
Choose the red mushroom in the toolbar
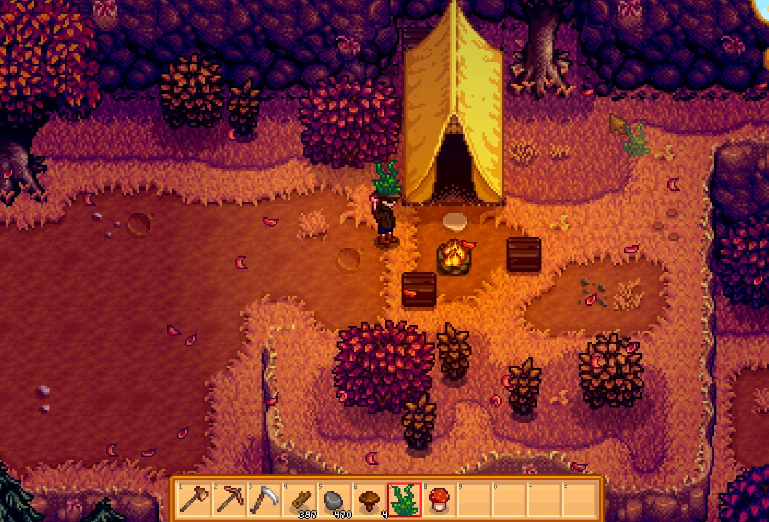pyautogui.click(x=439, y=497)
